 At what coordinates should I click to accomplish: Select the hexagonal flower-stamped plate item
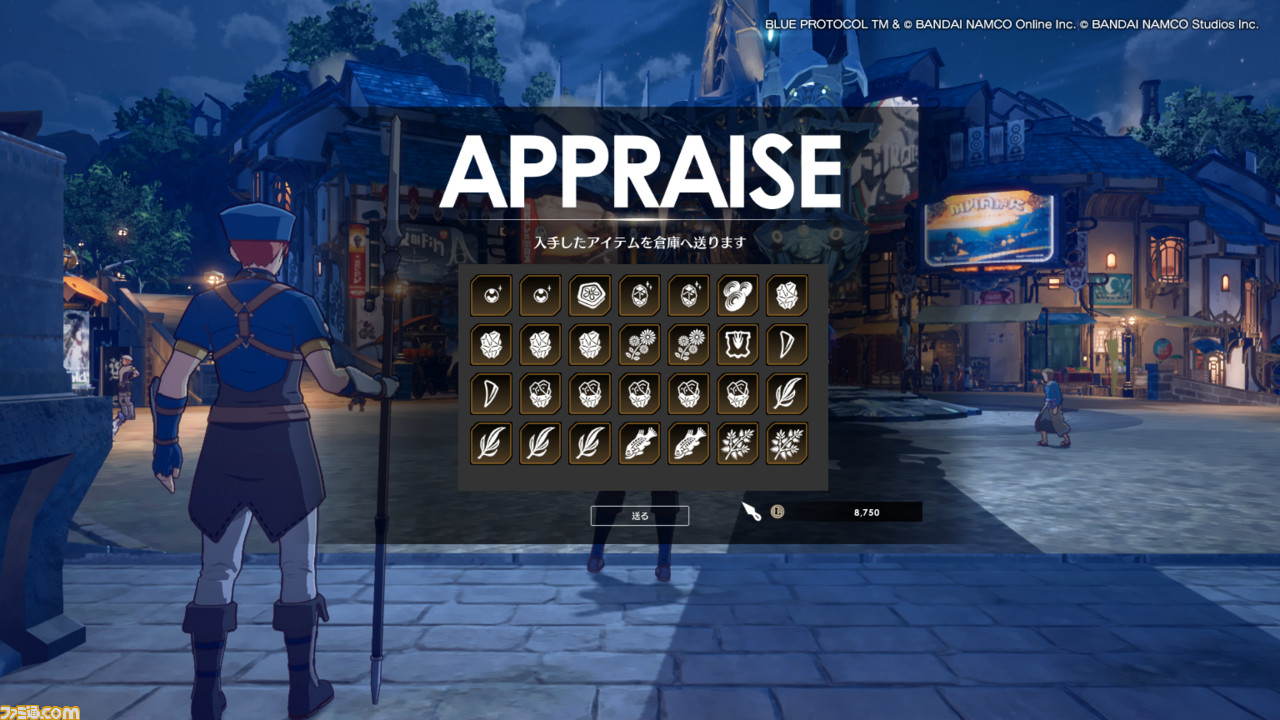(x=590, y=295)
